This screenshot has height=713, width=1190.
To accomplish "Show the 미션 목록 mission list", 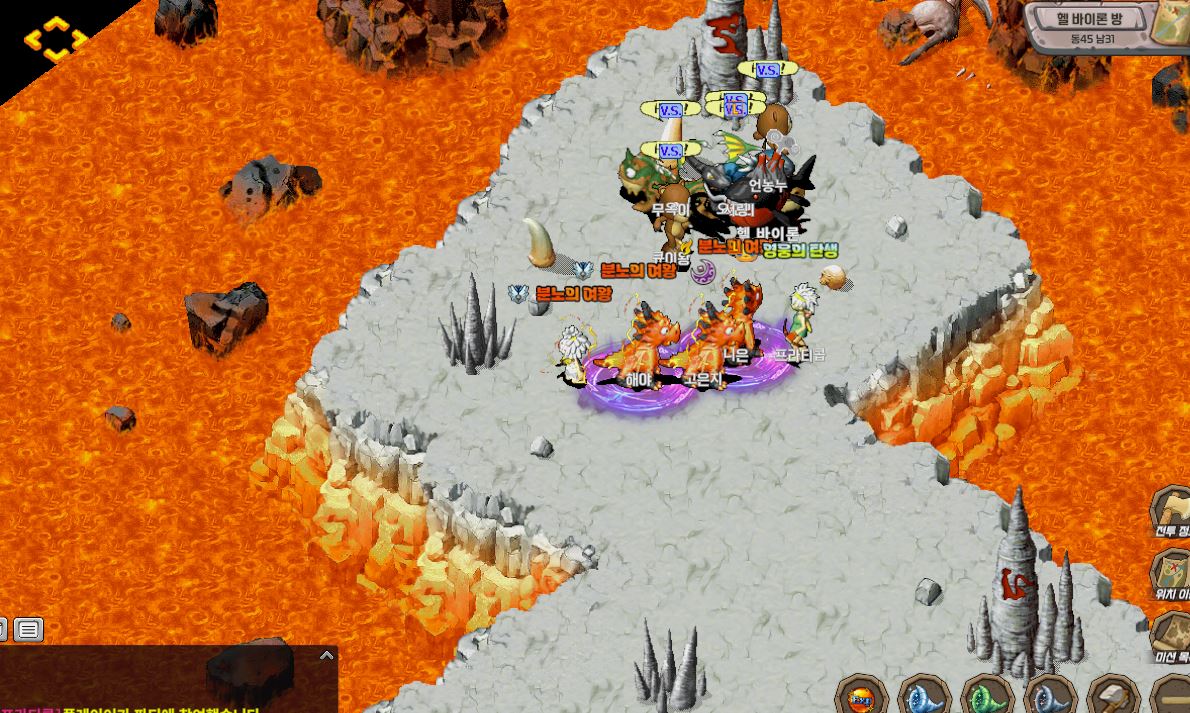I will (x=1172, y=636).
